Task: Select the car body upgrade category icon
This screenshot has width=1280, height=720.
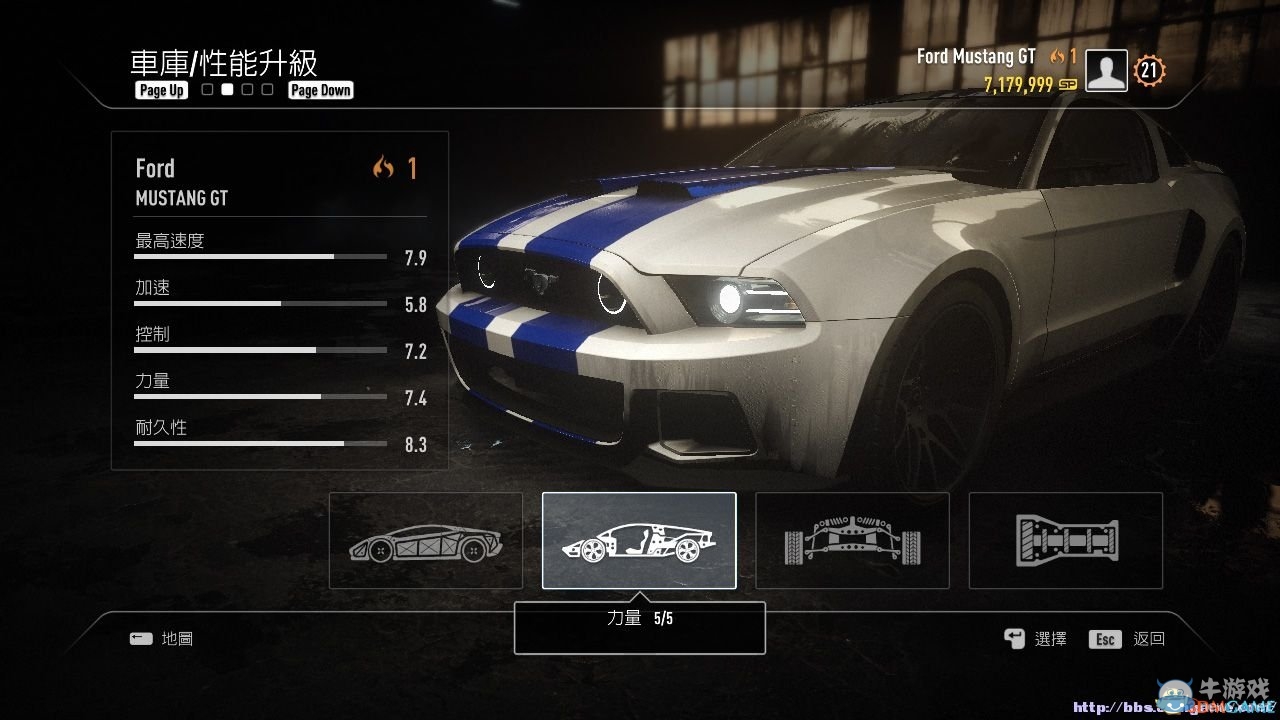Action: (425, 540)
